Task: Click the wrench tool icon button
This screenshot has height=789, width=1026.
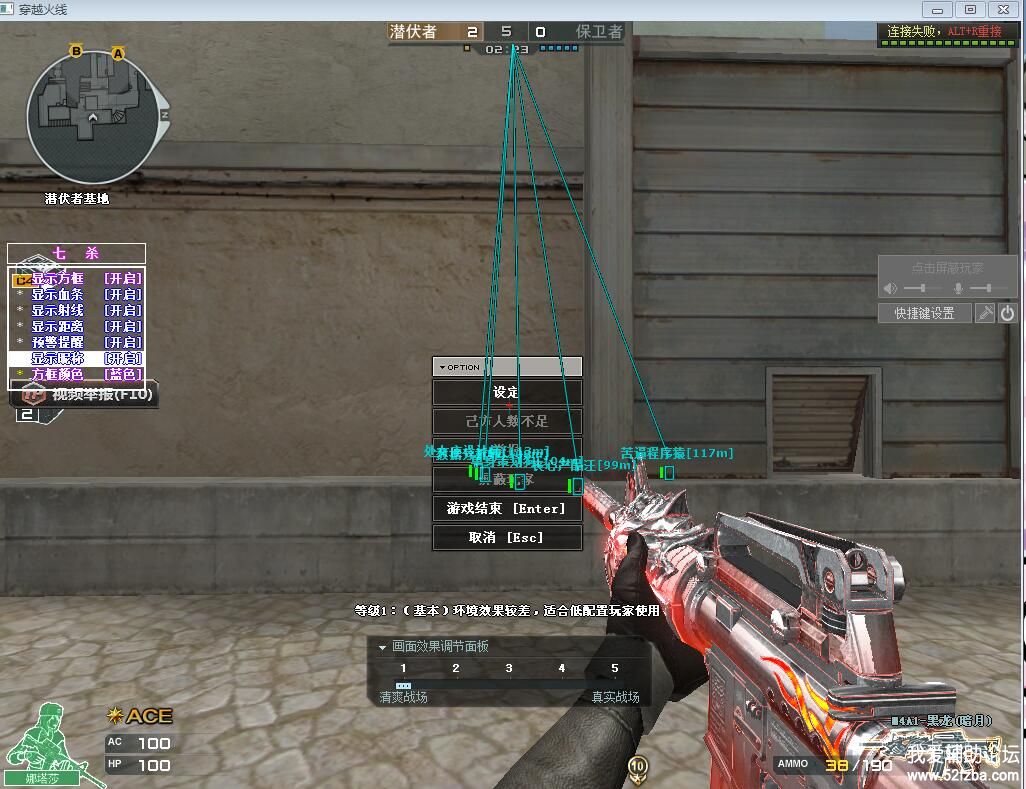Action: [x=985, y=313]
